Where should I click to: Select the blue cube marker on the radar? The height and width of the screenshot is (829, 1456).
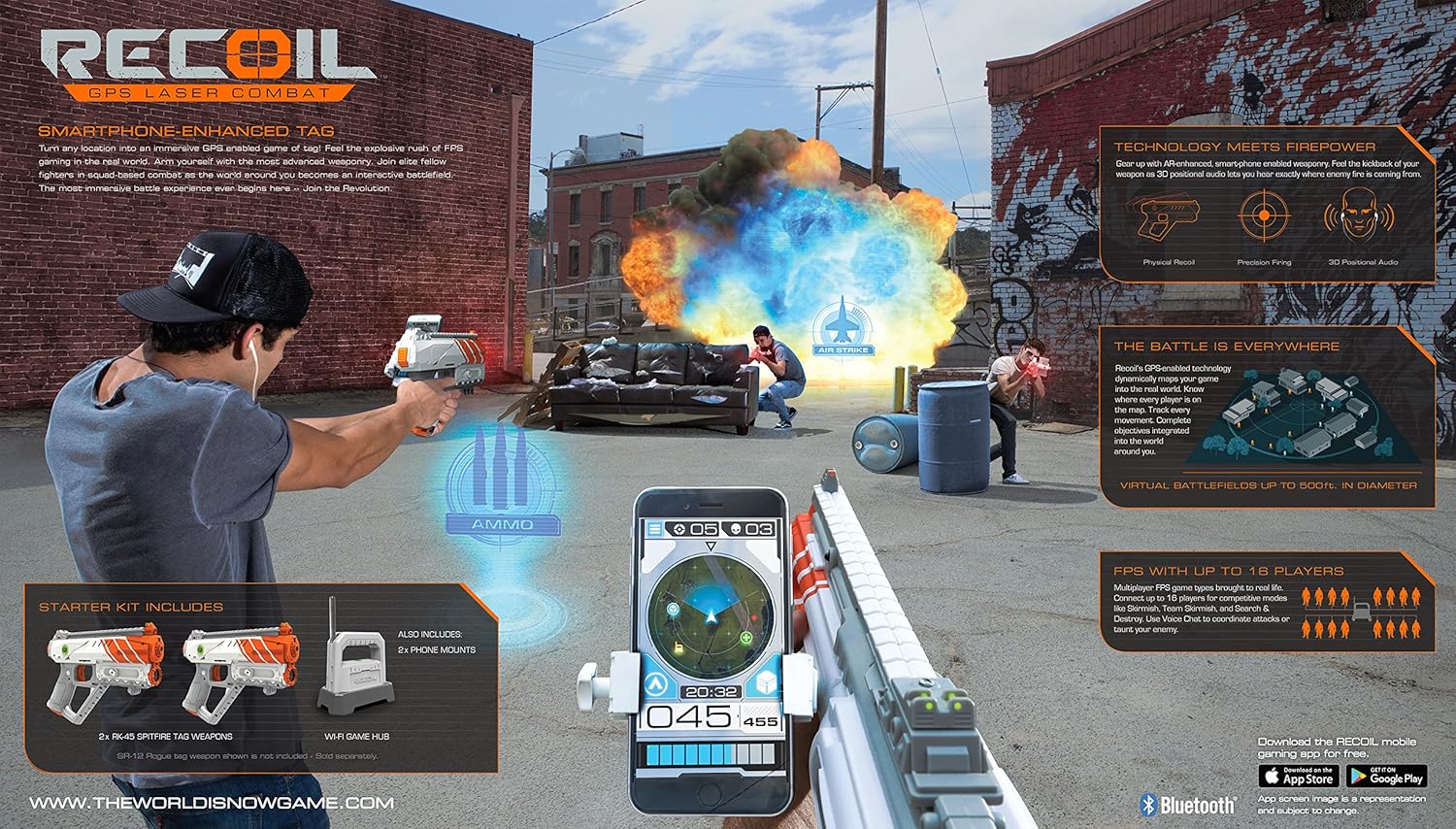click(x=674, y=610)
